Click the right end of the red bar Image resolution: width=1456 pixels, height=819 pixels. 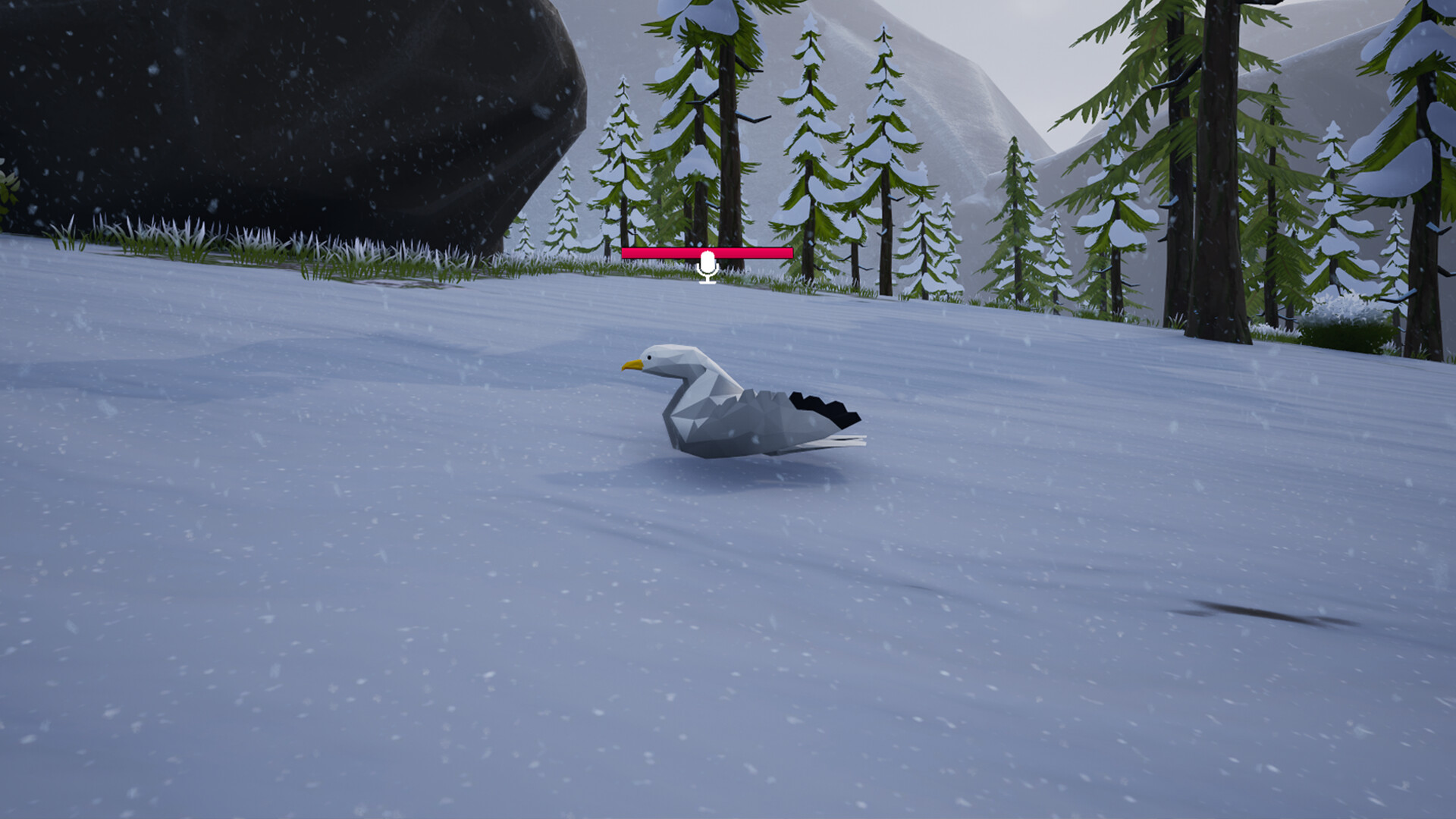(x=789, y=254)
